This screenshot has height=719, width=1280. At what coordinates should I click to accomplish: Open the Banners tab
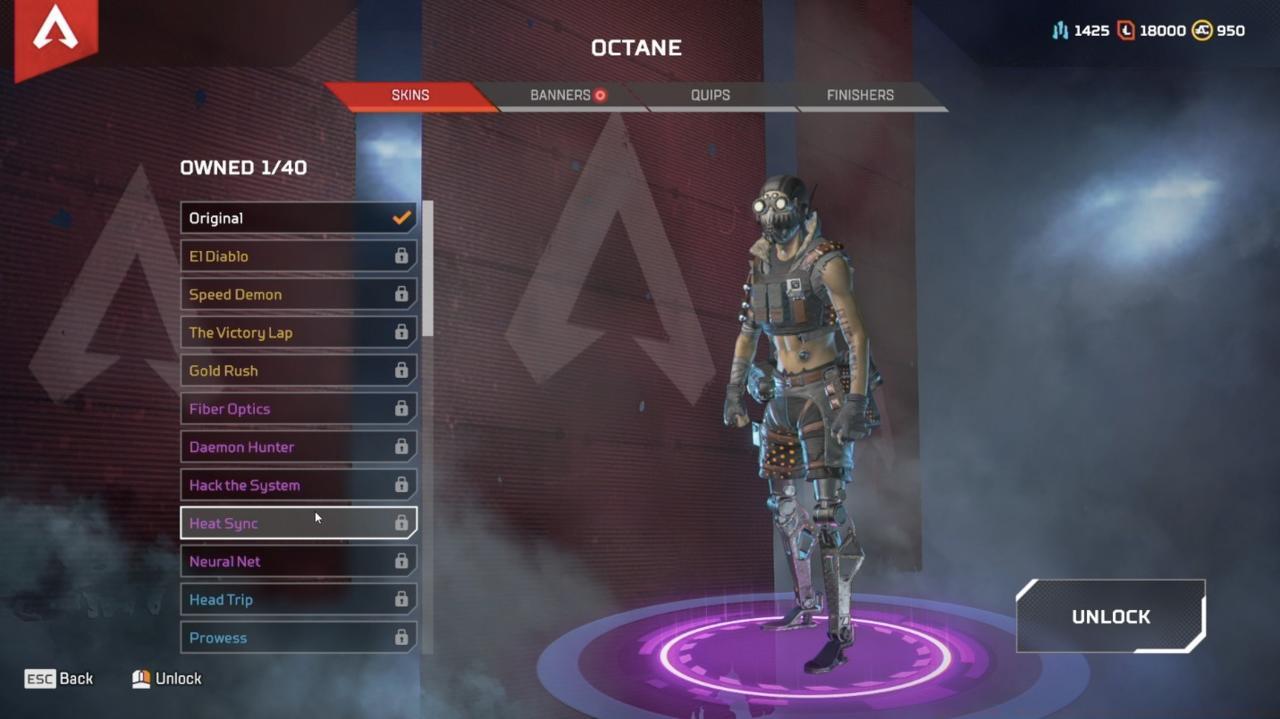pos(560,95)
